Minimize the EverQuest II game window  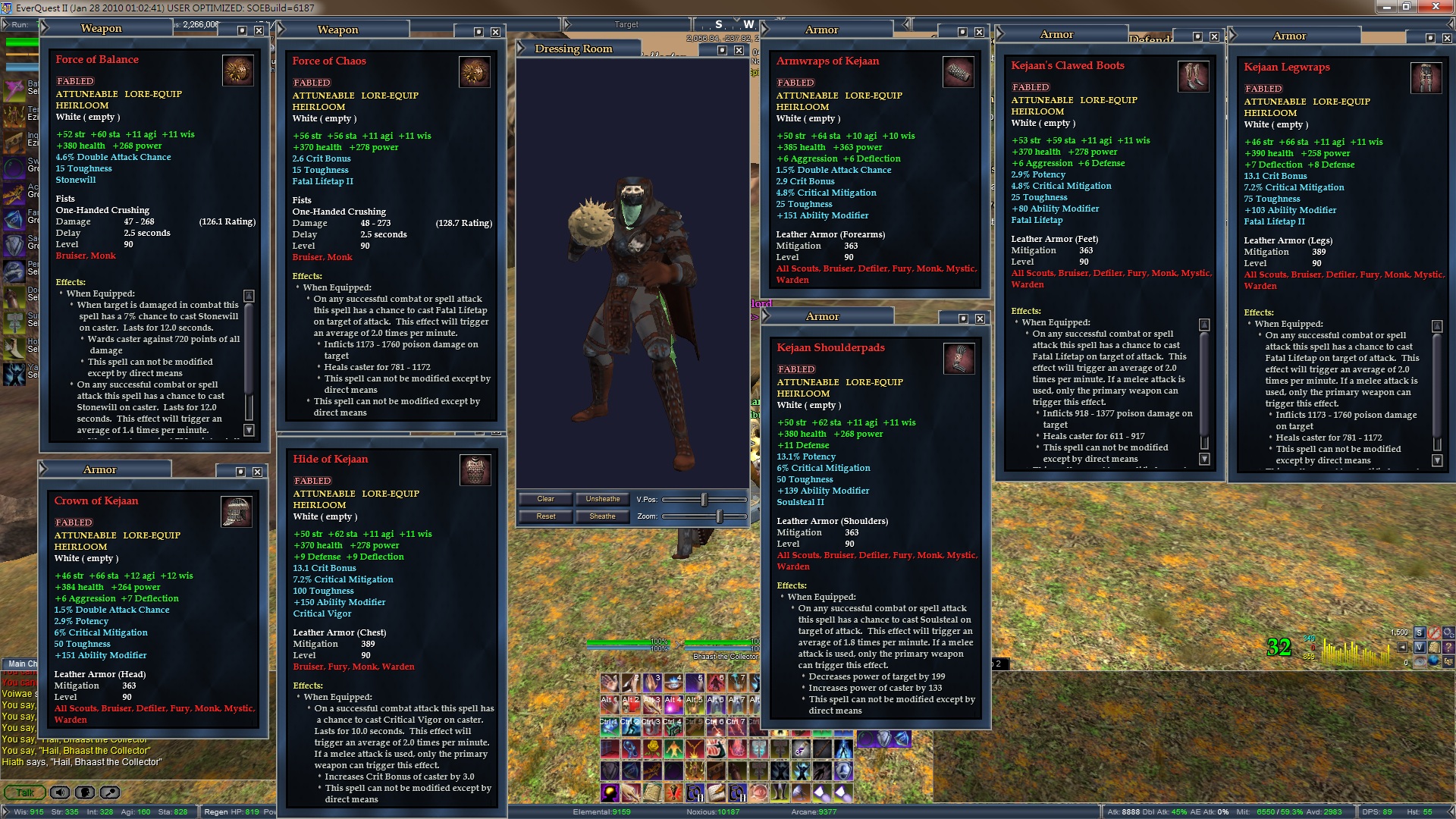1385,7
